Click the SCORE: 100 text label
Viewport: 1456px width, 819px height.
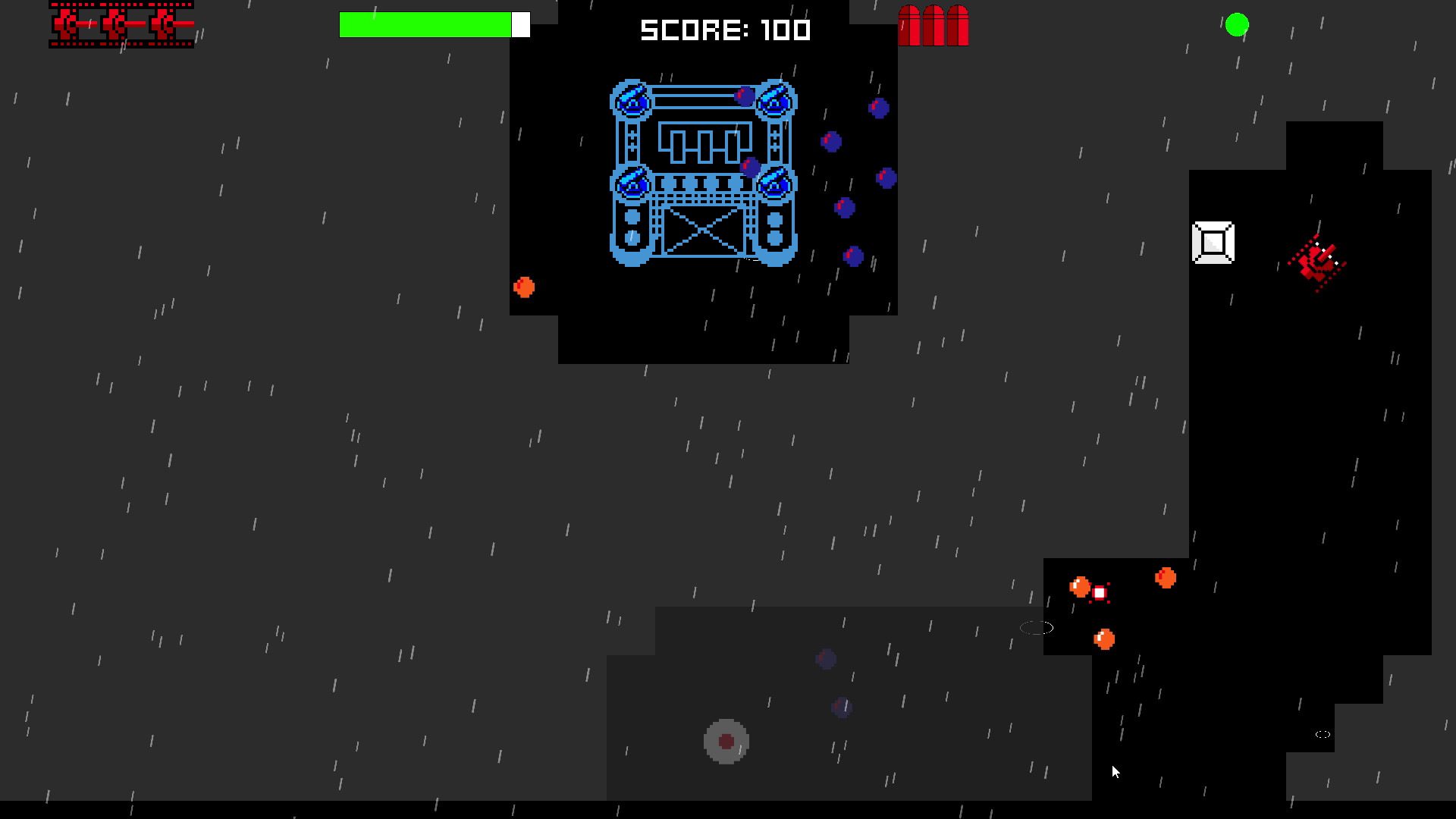(x=724, y=30)
